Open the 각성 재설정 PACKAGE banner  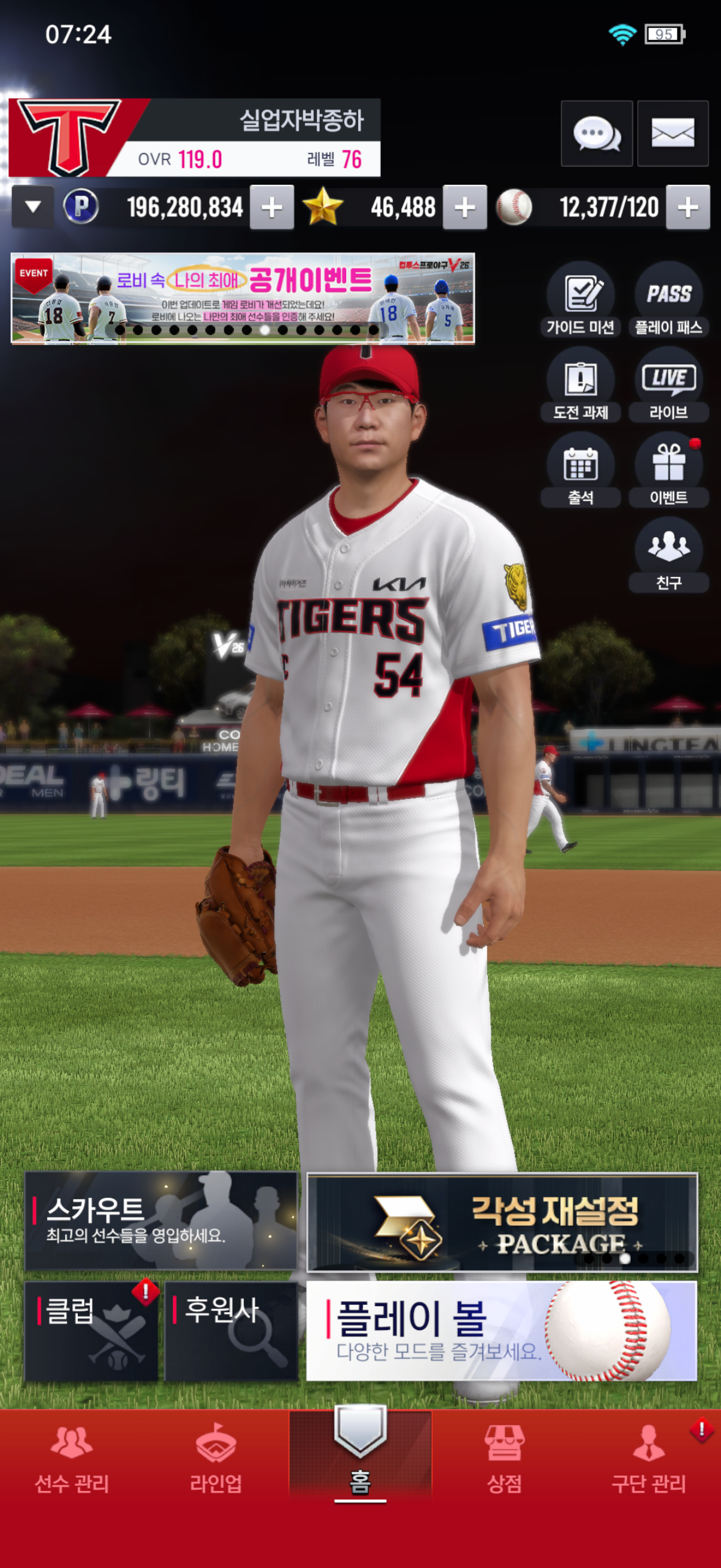click(x=502, y=1222)
